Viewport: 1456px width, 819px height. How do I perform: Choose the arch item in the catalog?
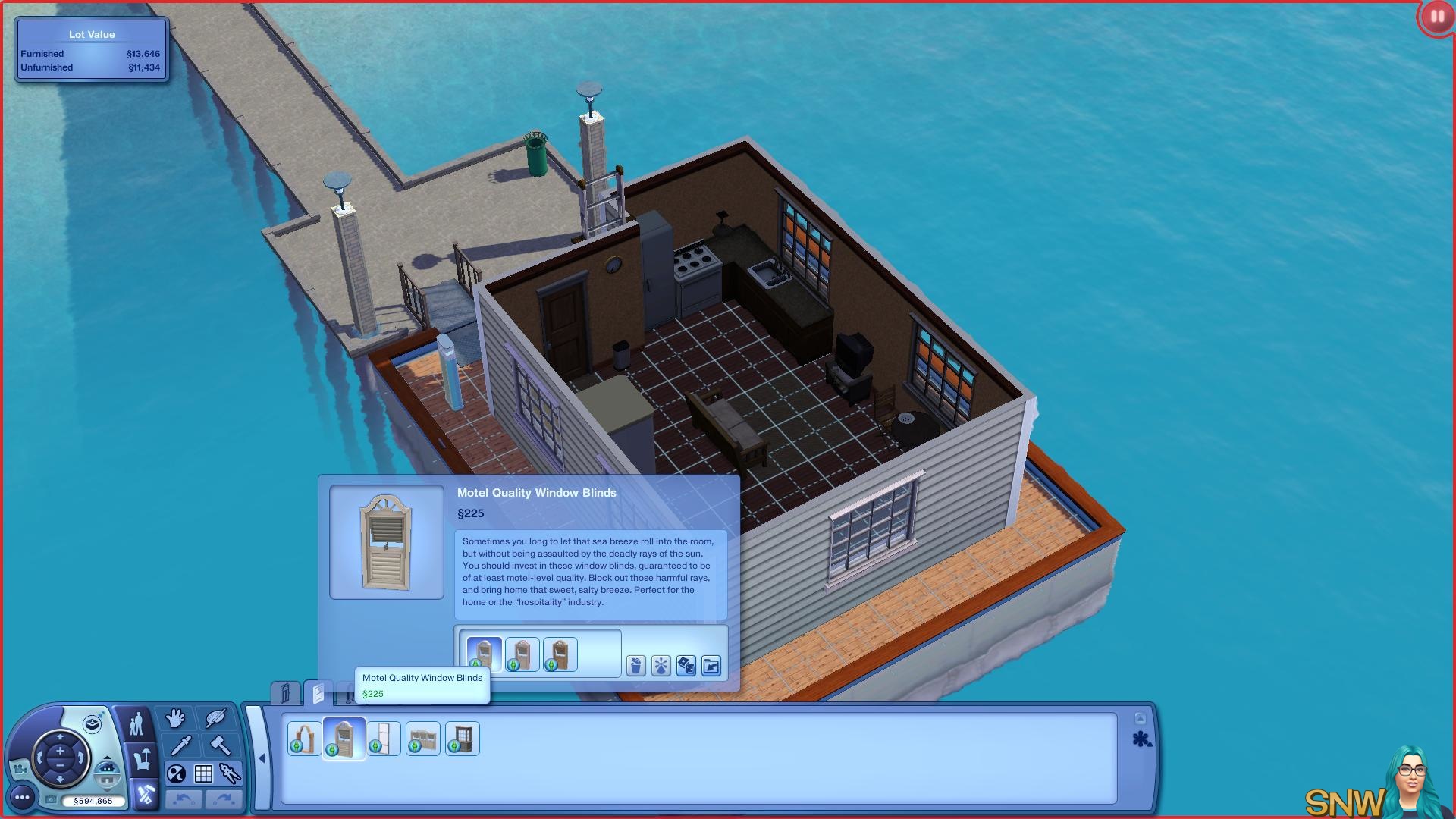click(304, 738)
